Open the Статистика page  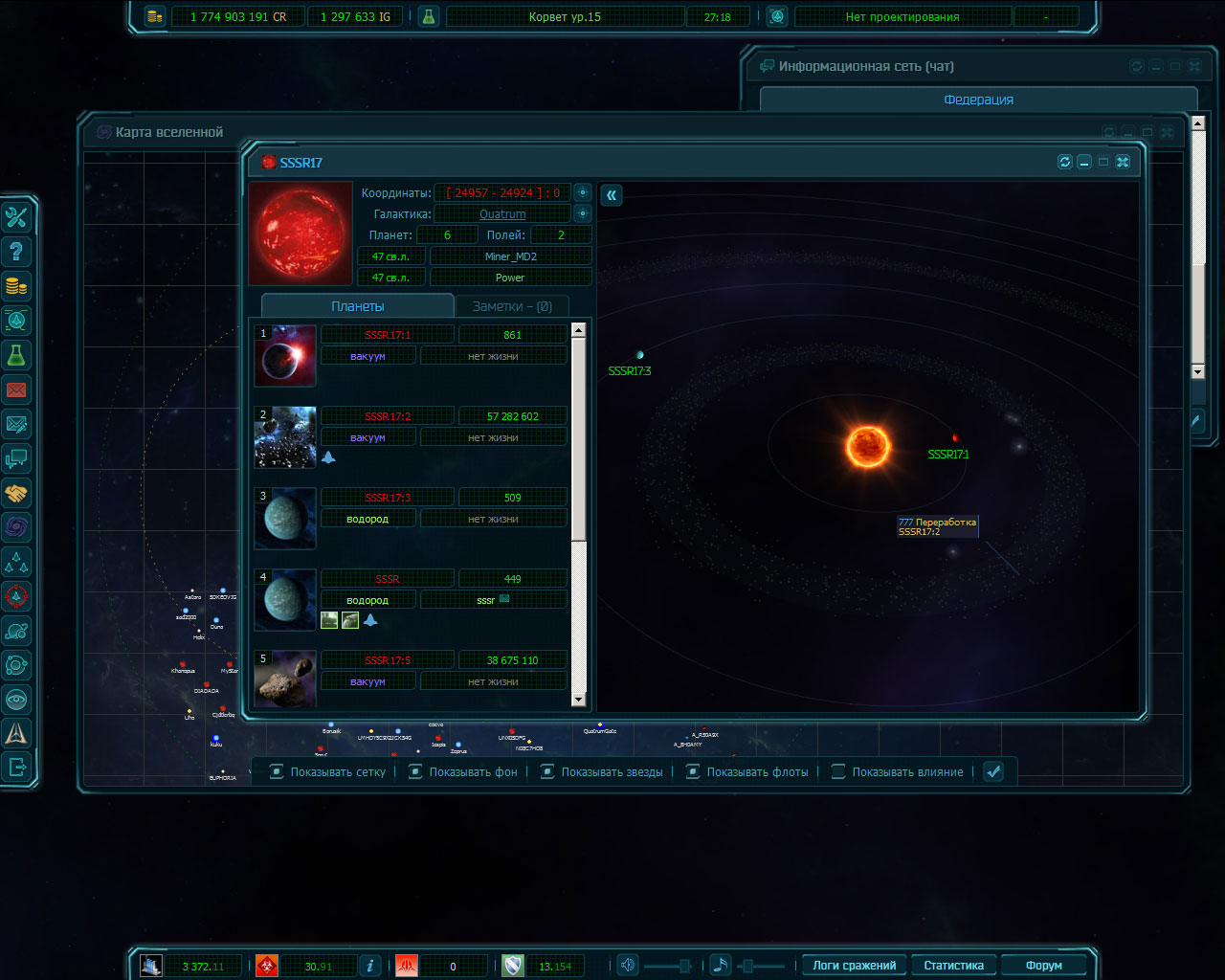(x=953, y=966)
